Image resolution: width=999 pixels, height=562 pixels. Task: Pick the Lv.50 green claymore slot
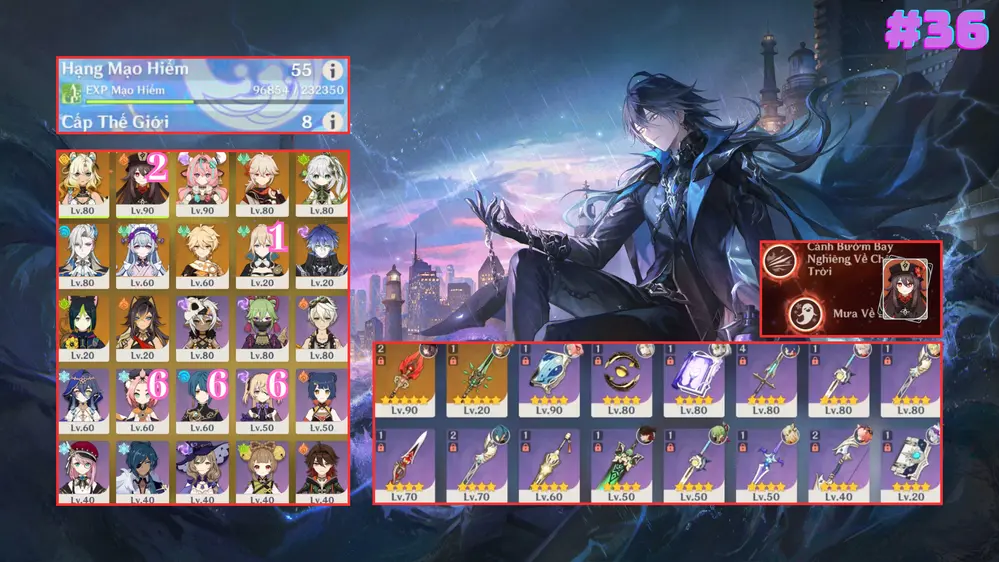tap(620, 465)
